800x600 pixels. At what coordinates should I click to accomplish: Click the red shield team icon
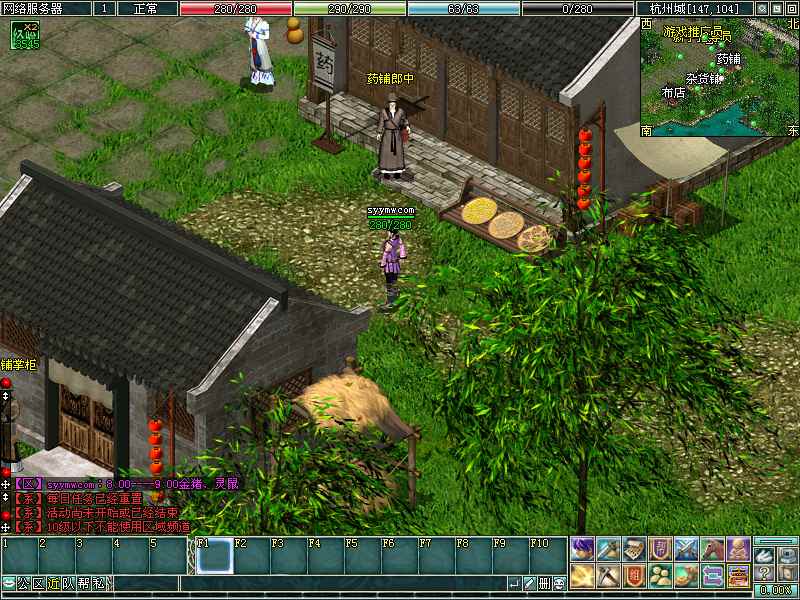click(634, 575)
